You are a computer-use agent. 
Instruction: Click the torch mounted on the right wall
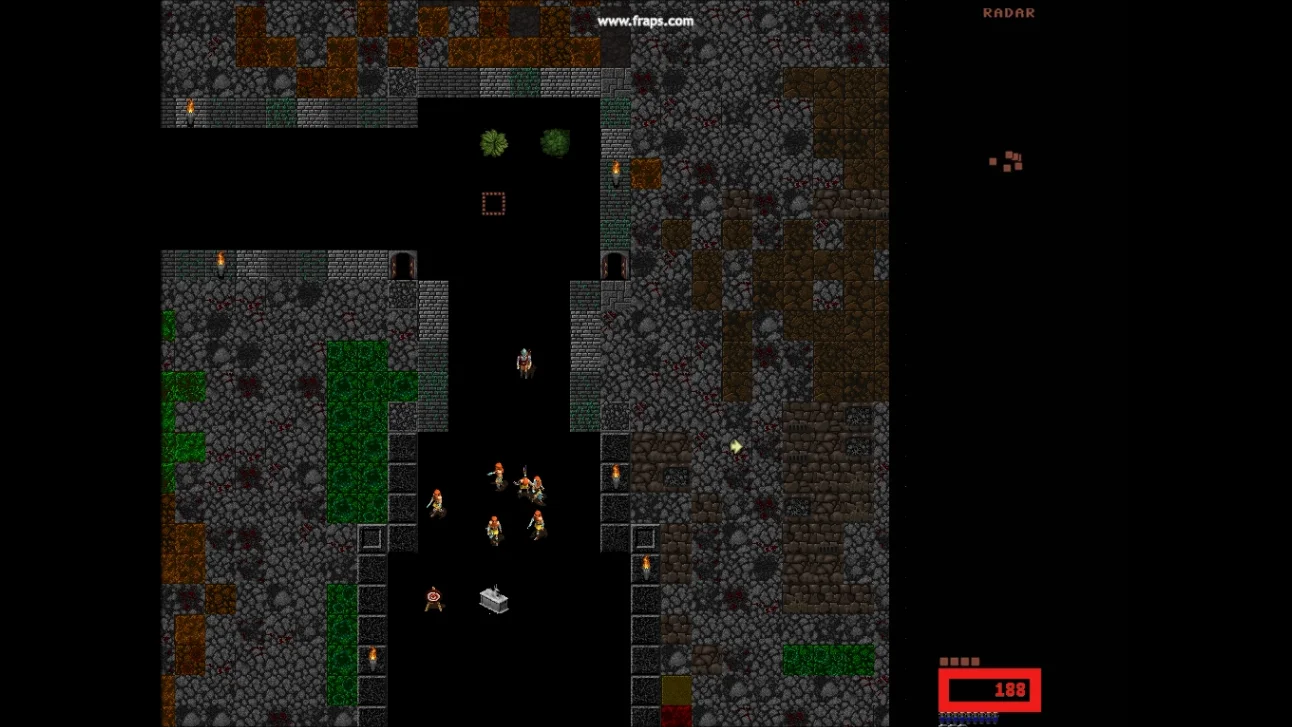pyautogui.click(x=617, y=473)
